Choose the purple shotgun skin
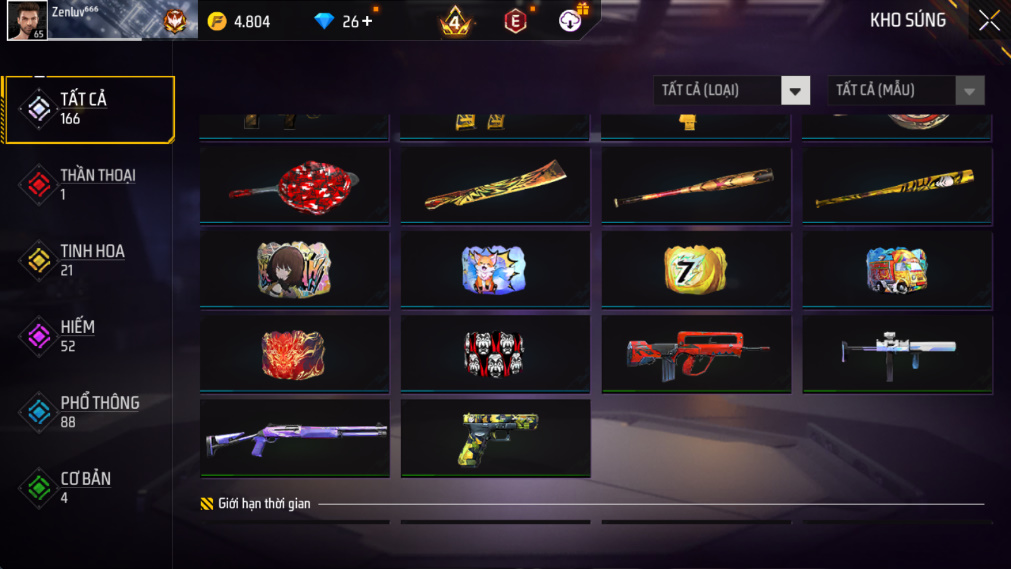 click(x=294, y=437)
